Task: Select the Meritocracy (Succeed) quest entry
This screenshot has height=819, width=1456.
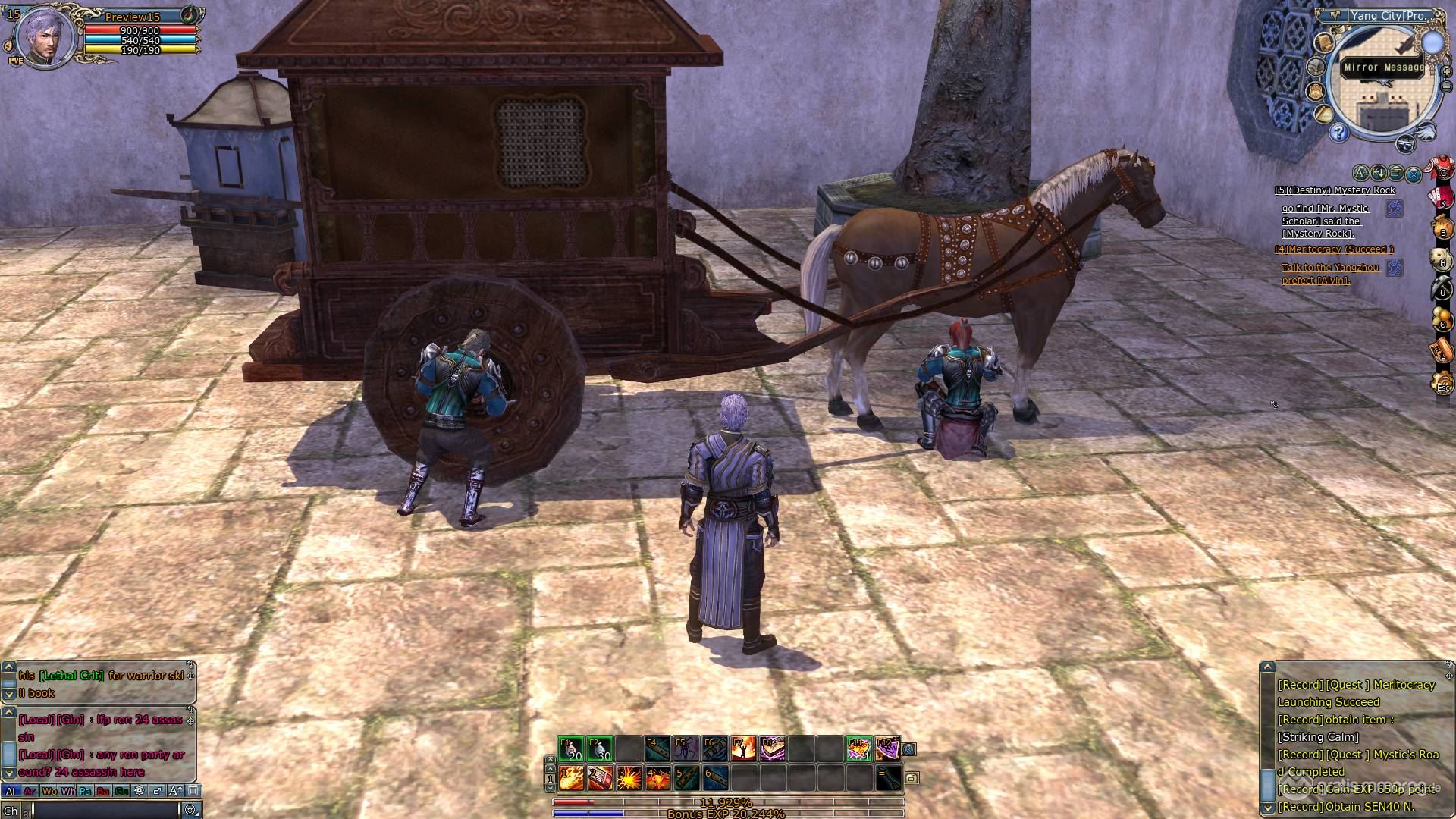Action: (1334, 249)
